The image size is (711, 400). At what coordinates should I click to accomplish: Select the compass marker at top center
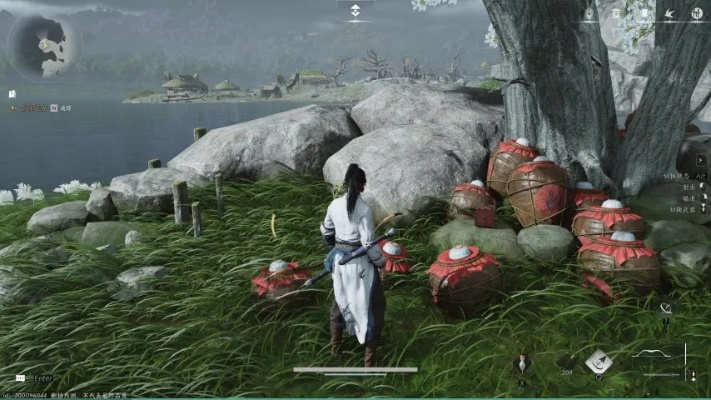tap(355, 12)
